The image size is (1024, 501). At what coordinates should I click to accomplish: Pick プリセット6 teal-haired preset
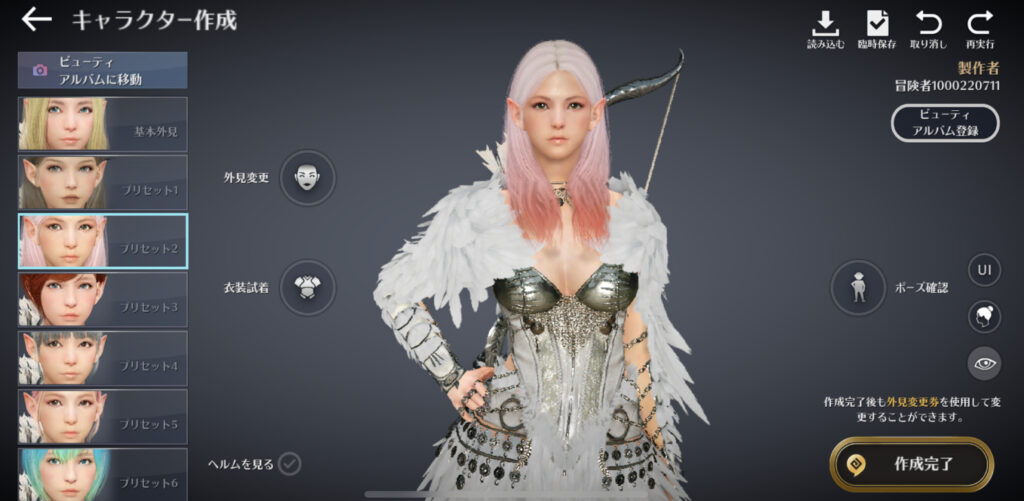click(102, 474)
